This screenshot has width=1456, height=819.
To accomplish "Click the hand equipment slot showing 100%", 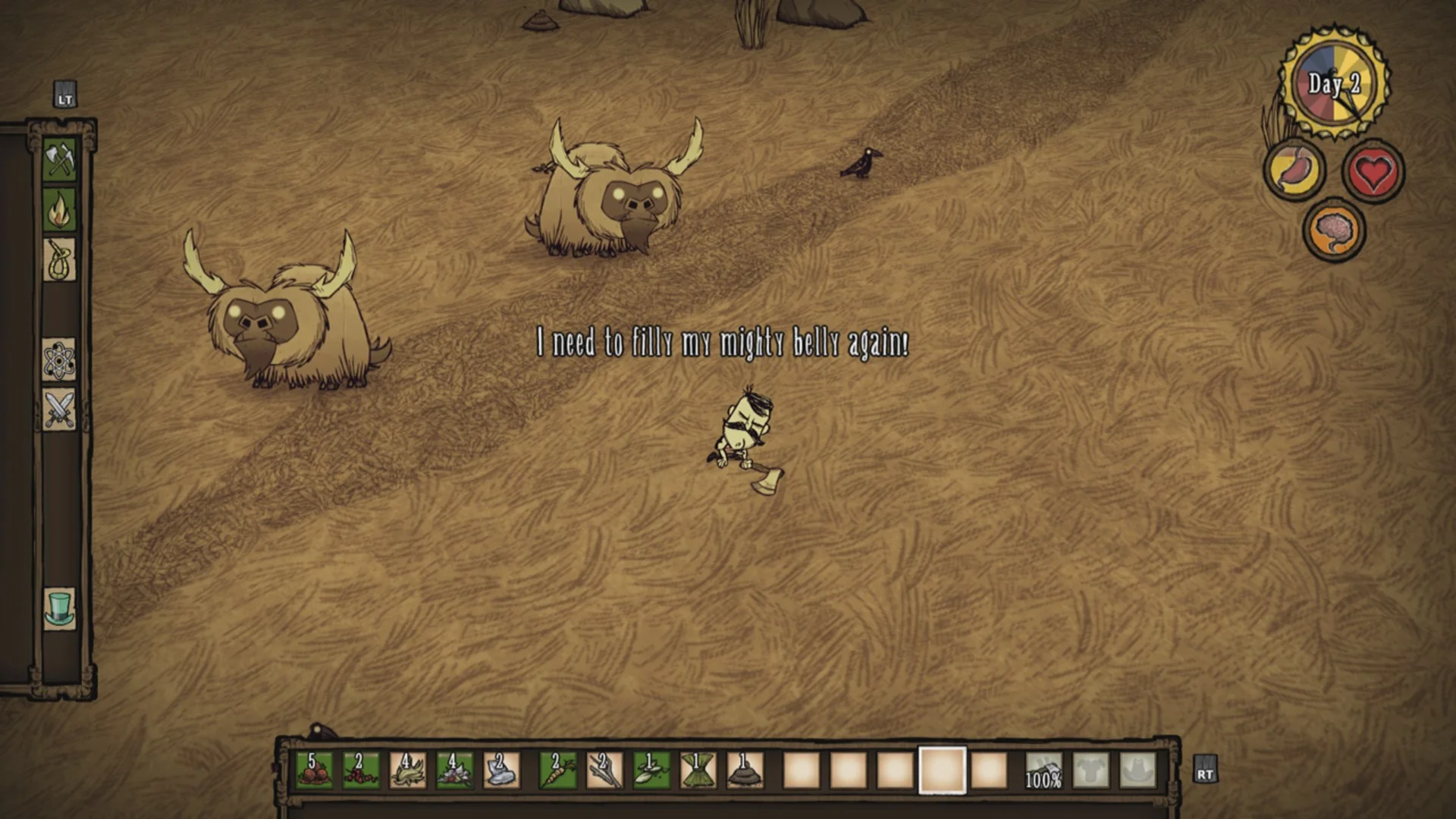I will [x=1043, y=770].
